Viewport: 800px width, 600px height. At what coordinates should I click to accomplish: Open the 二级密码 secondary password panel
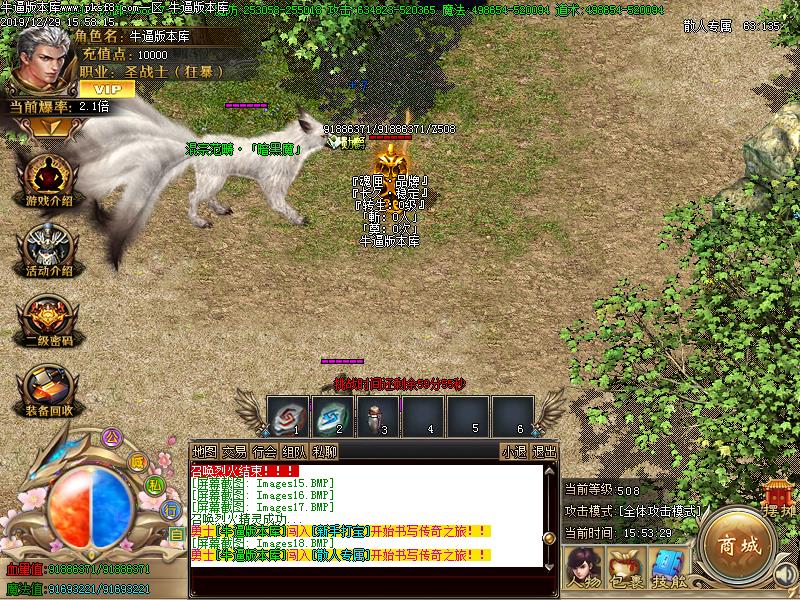pos(48,320)
